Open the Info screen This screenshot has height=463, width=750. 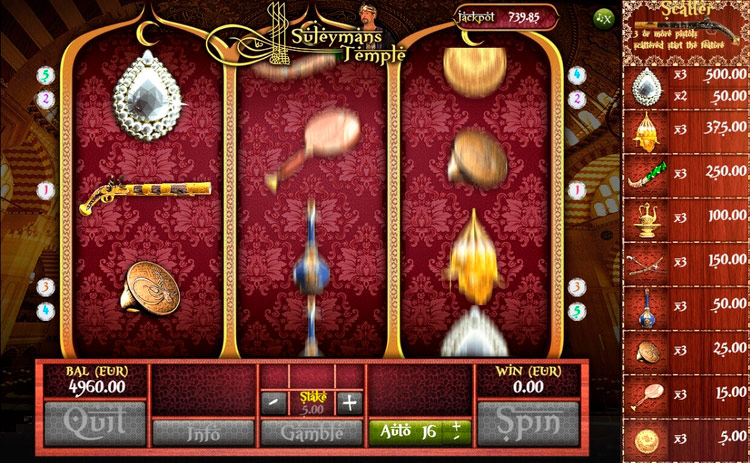click(203, 433)
